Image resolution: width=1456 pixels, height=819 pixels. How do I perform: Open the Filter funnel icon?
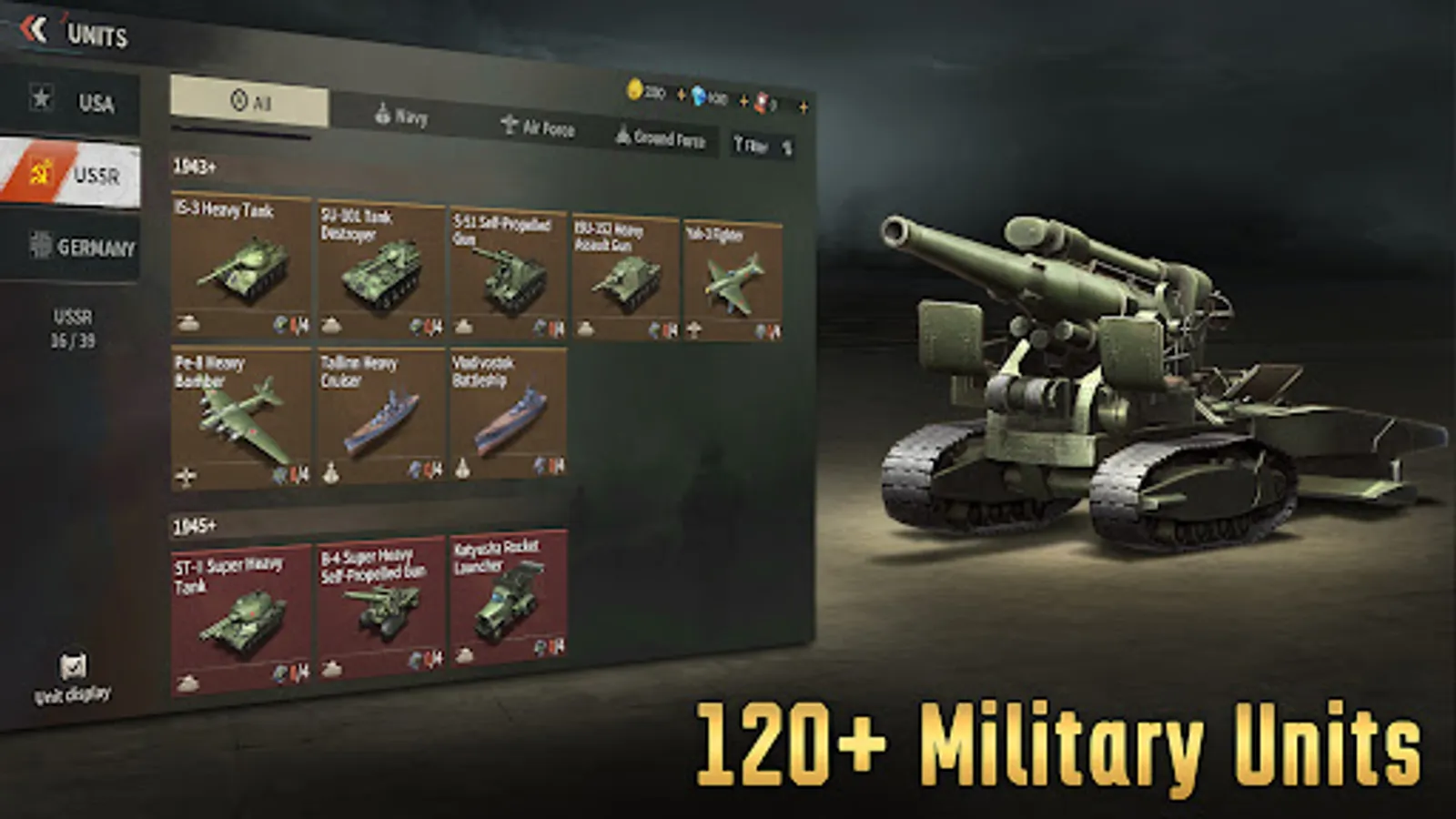(x=739, y=143)
